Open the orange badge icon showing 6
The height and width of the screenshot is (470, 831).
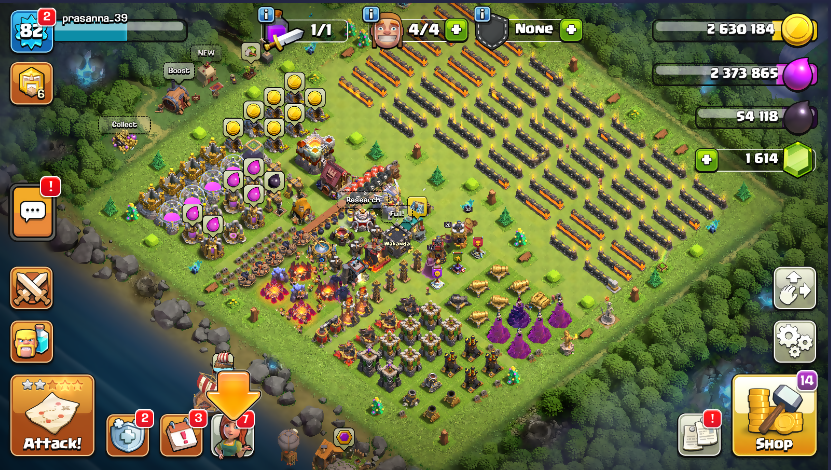pyautogui.click(x=31, y=83)
